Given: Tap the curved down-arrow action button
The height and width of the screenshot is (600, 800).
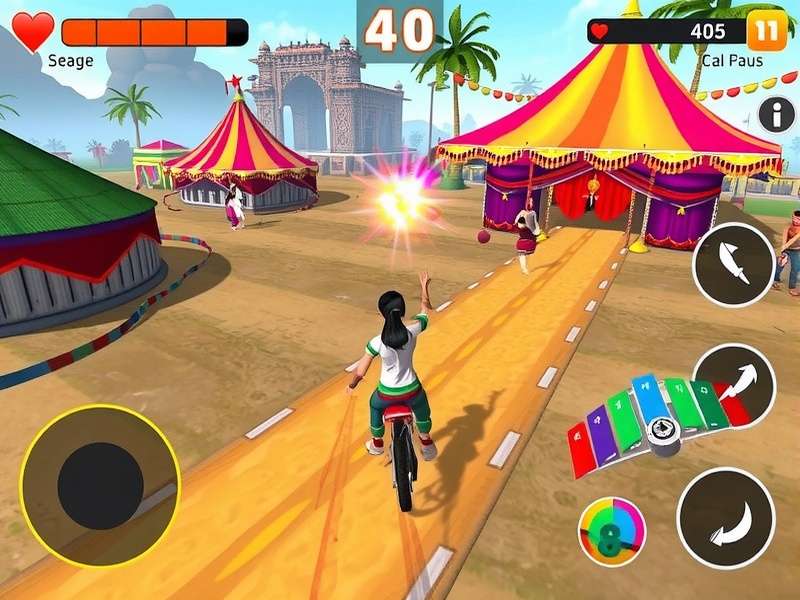Looking at the screenshot, I should tap(726, 518).
